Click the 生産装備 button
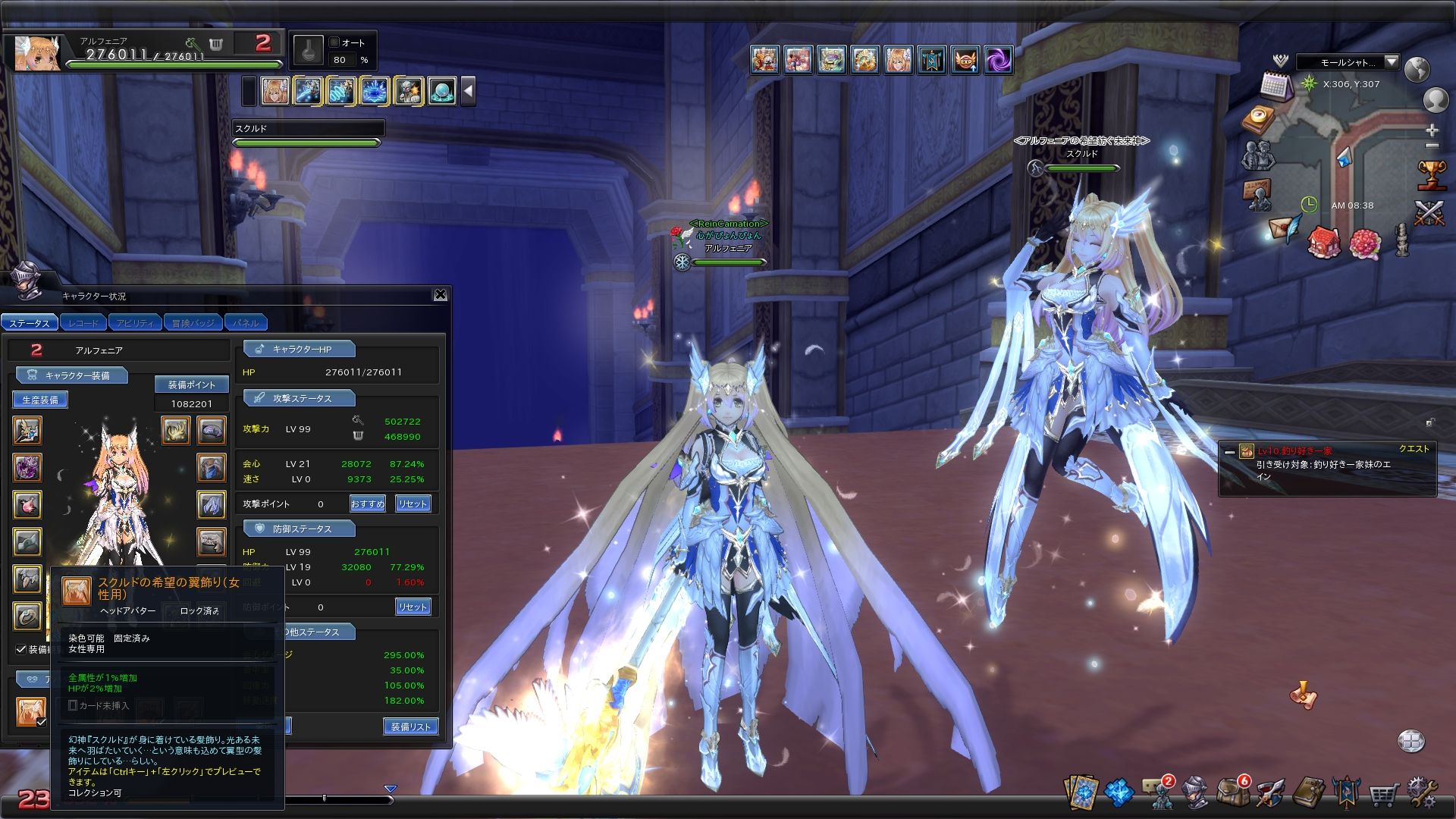1456x819 pixels. [40, 400]
